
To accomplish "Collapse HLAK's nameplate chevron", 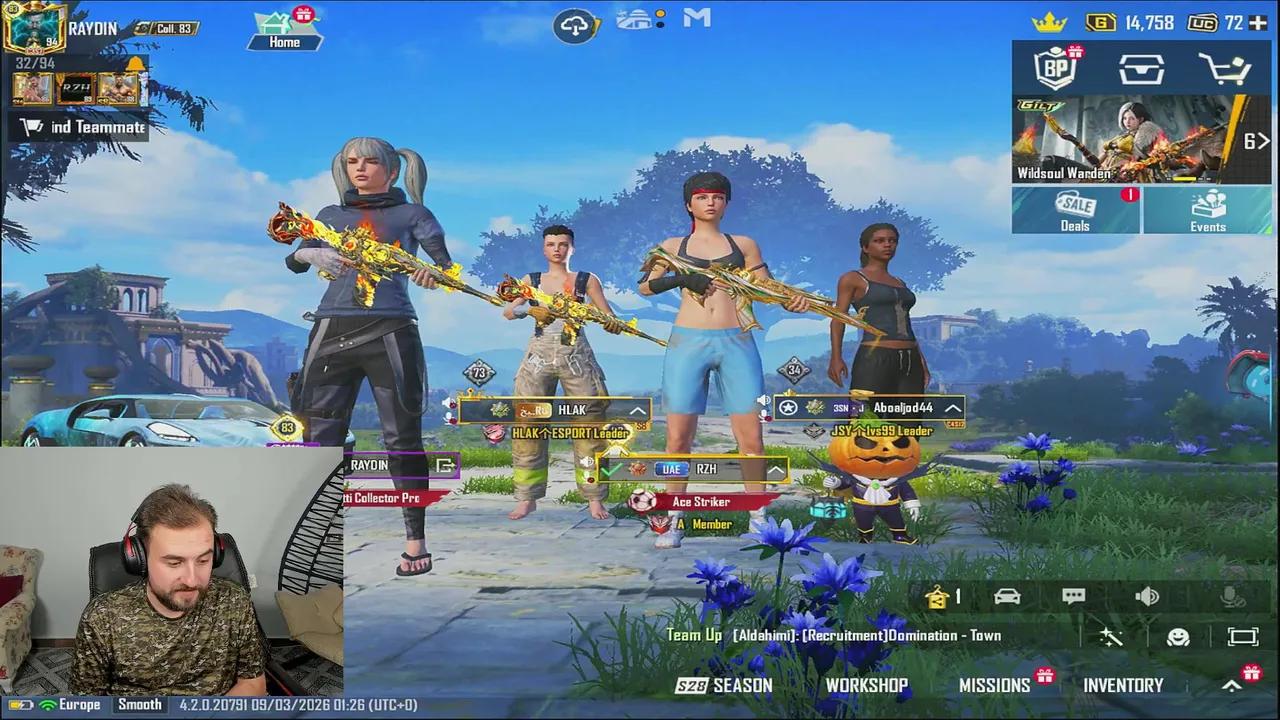I will click(x=637, y=409).
